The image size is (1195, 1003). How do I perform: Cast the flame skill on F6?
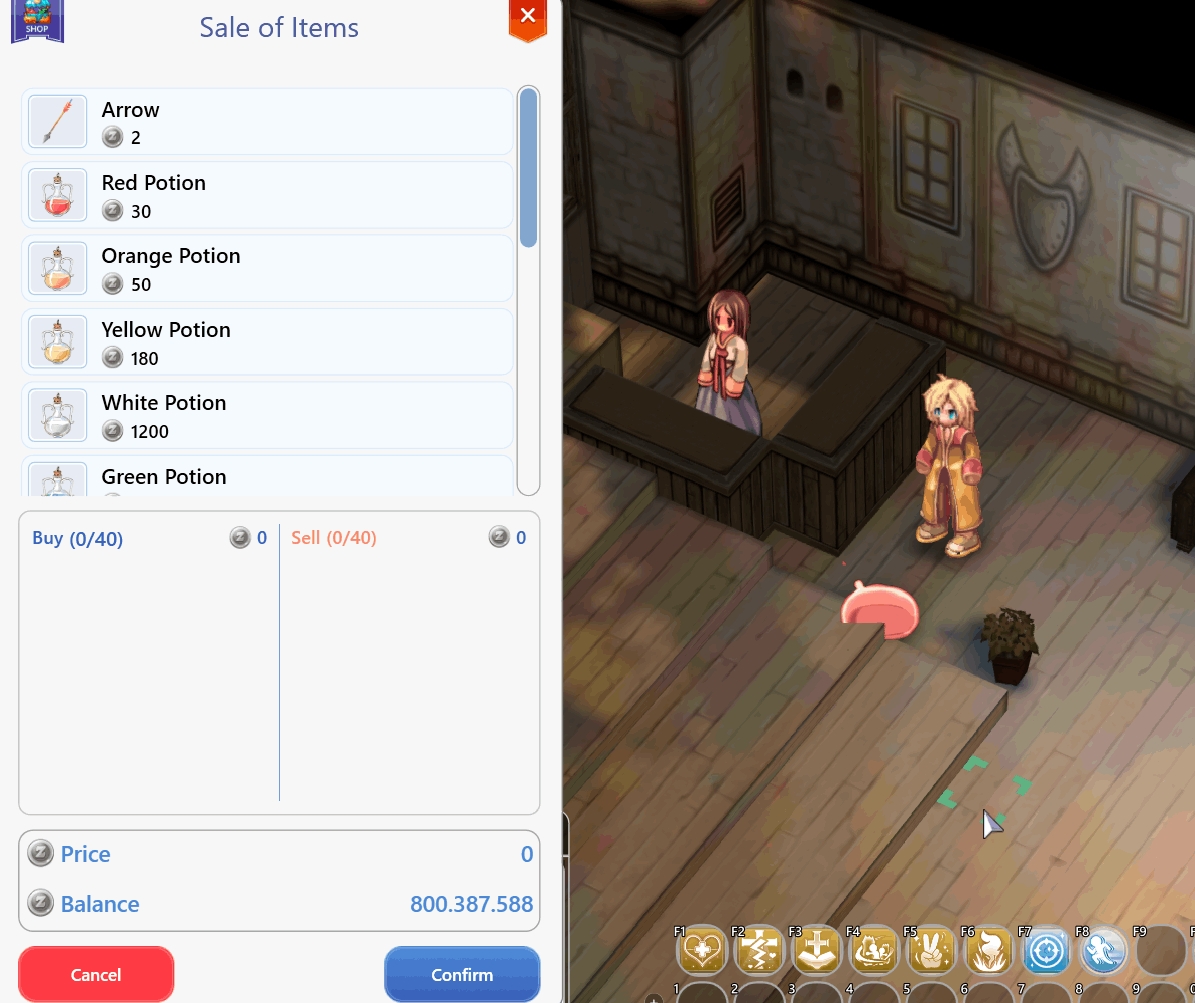tap(989, 951)
